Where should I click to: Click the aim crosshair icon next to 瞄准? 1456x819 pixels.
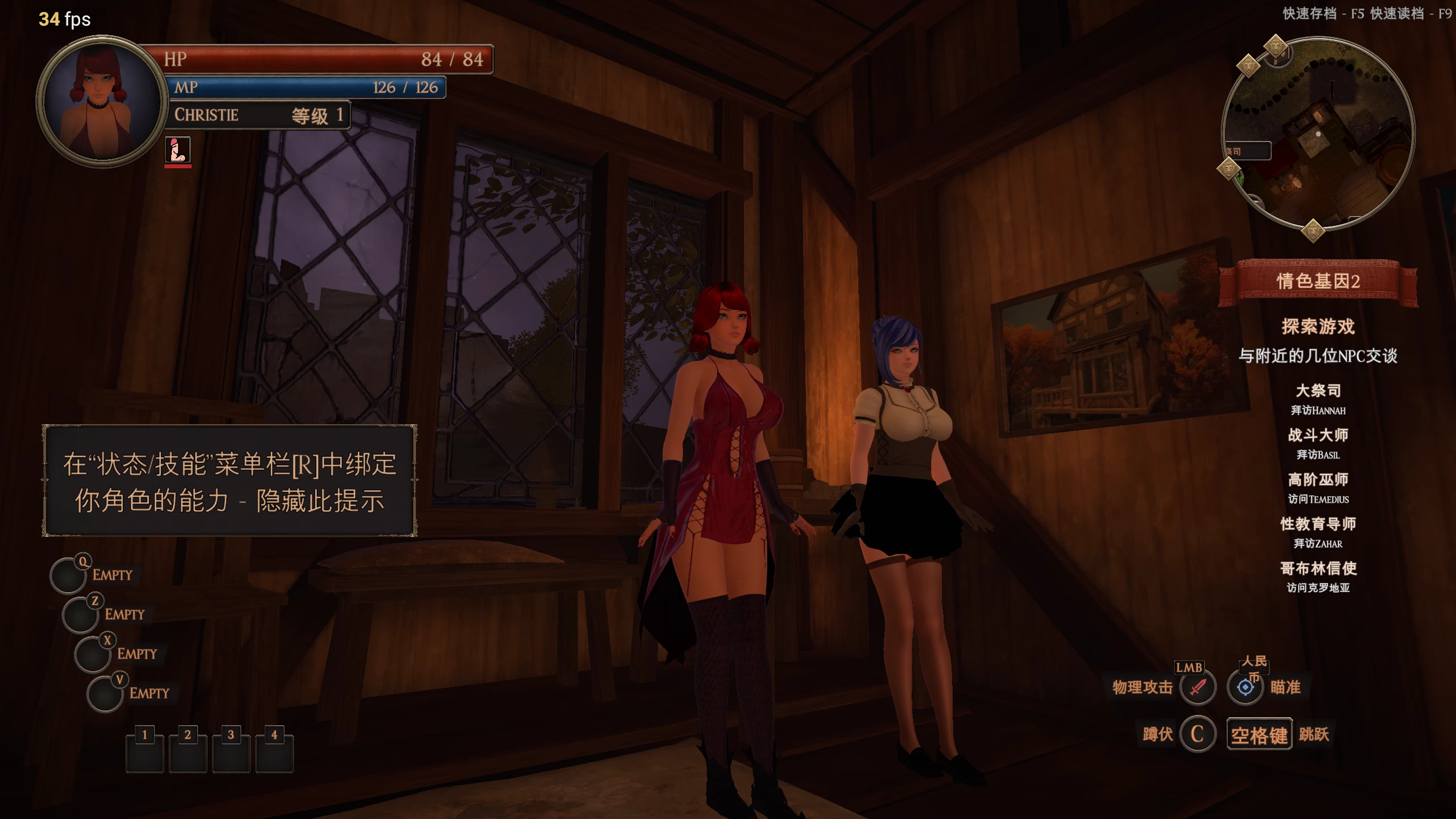pyautogui.click(x=1244, y=686)
